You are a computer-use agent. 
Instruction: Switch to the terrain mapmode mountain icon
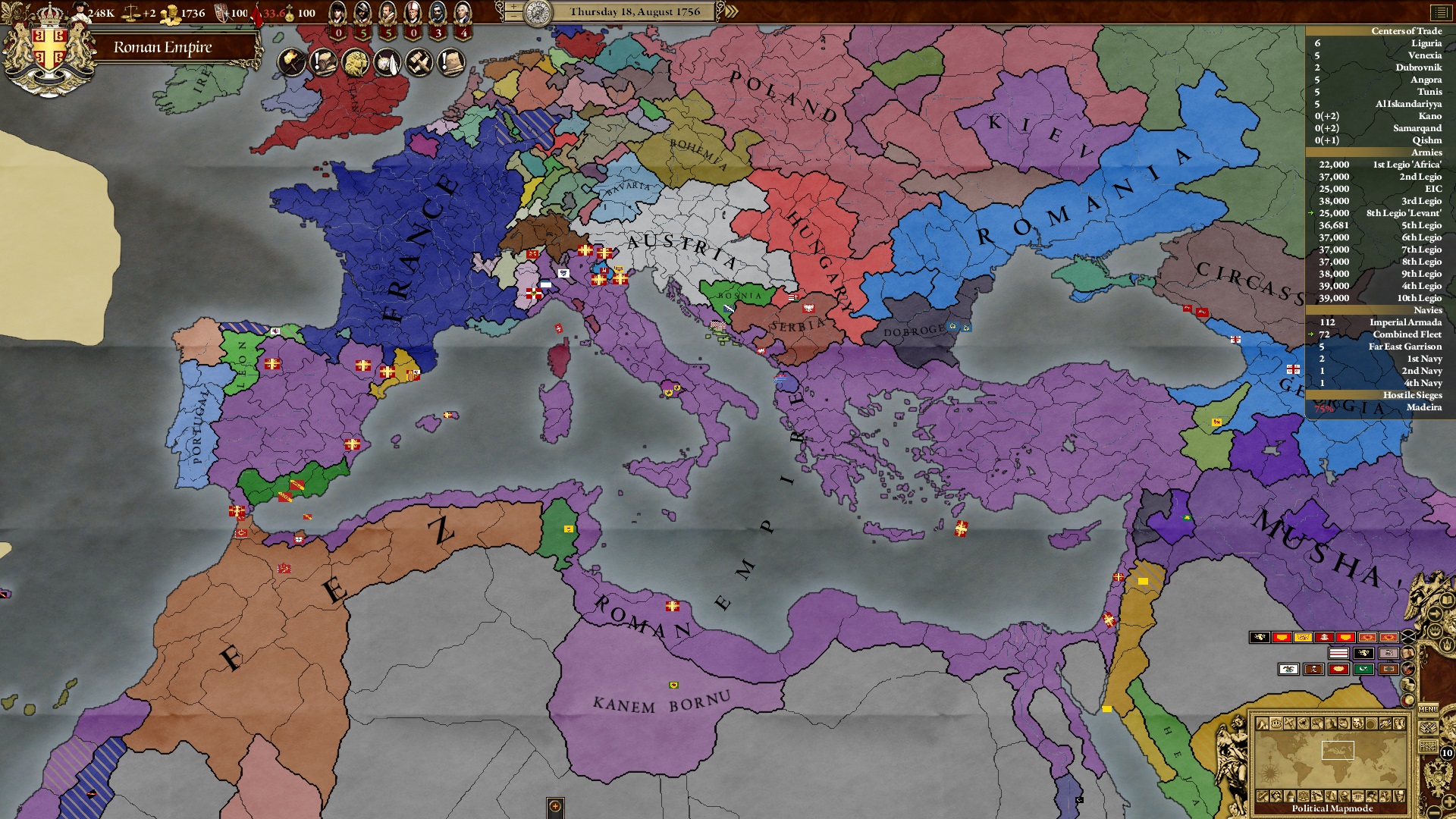click(x=1263, y=724)
